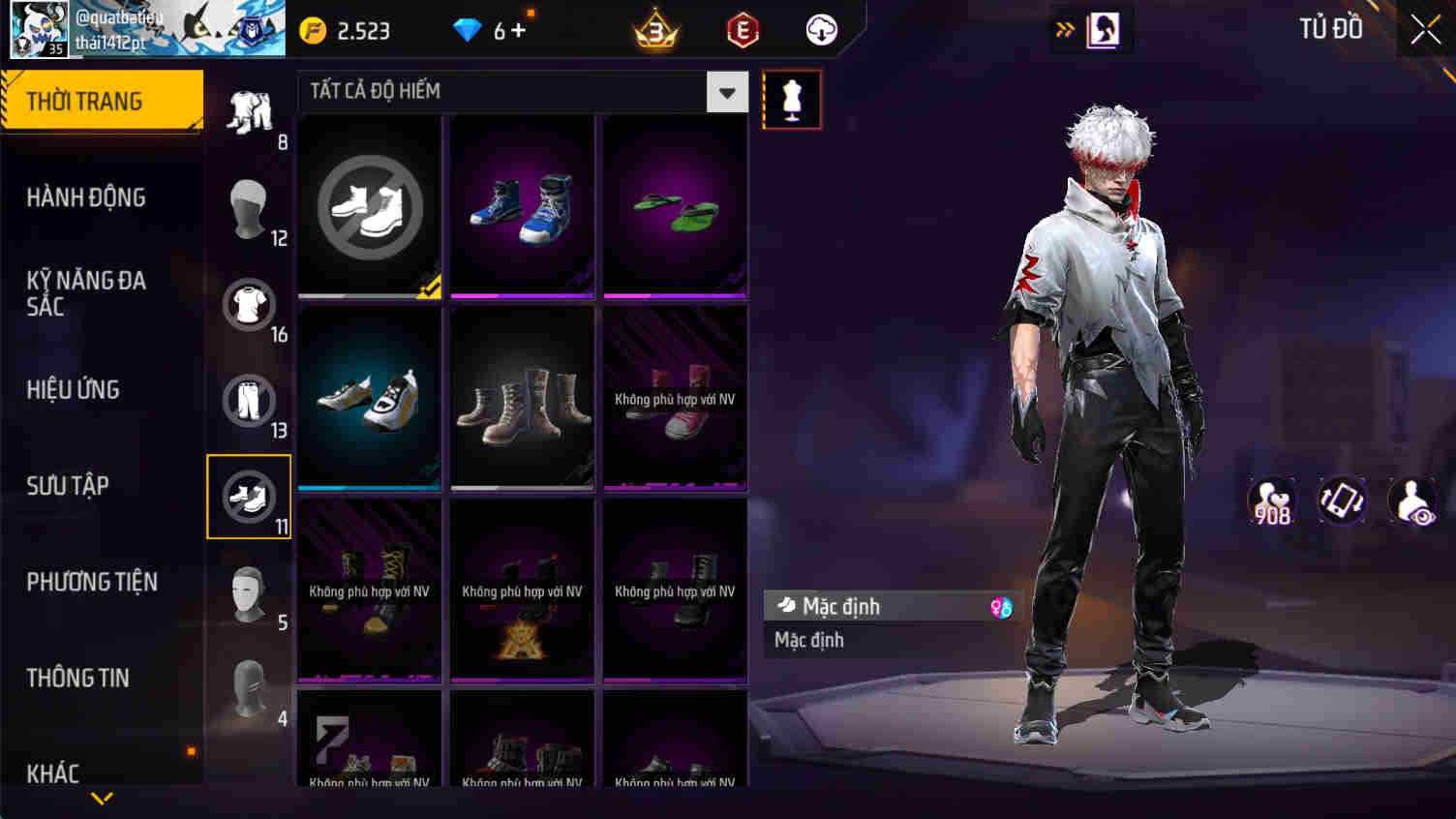Open the E event currency icon
The image size is (1456, 819).
(742, 29)
